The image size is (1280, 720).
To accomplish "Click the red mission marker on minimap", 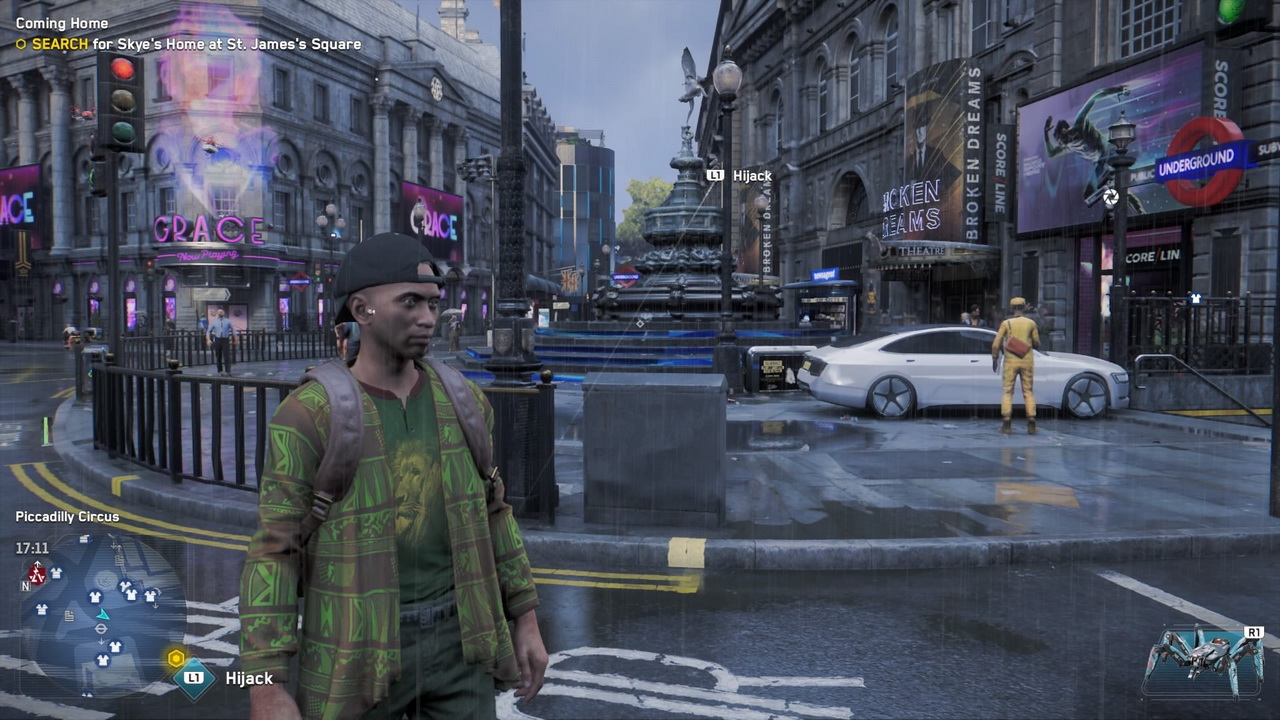I will click(37, 574).
